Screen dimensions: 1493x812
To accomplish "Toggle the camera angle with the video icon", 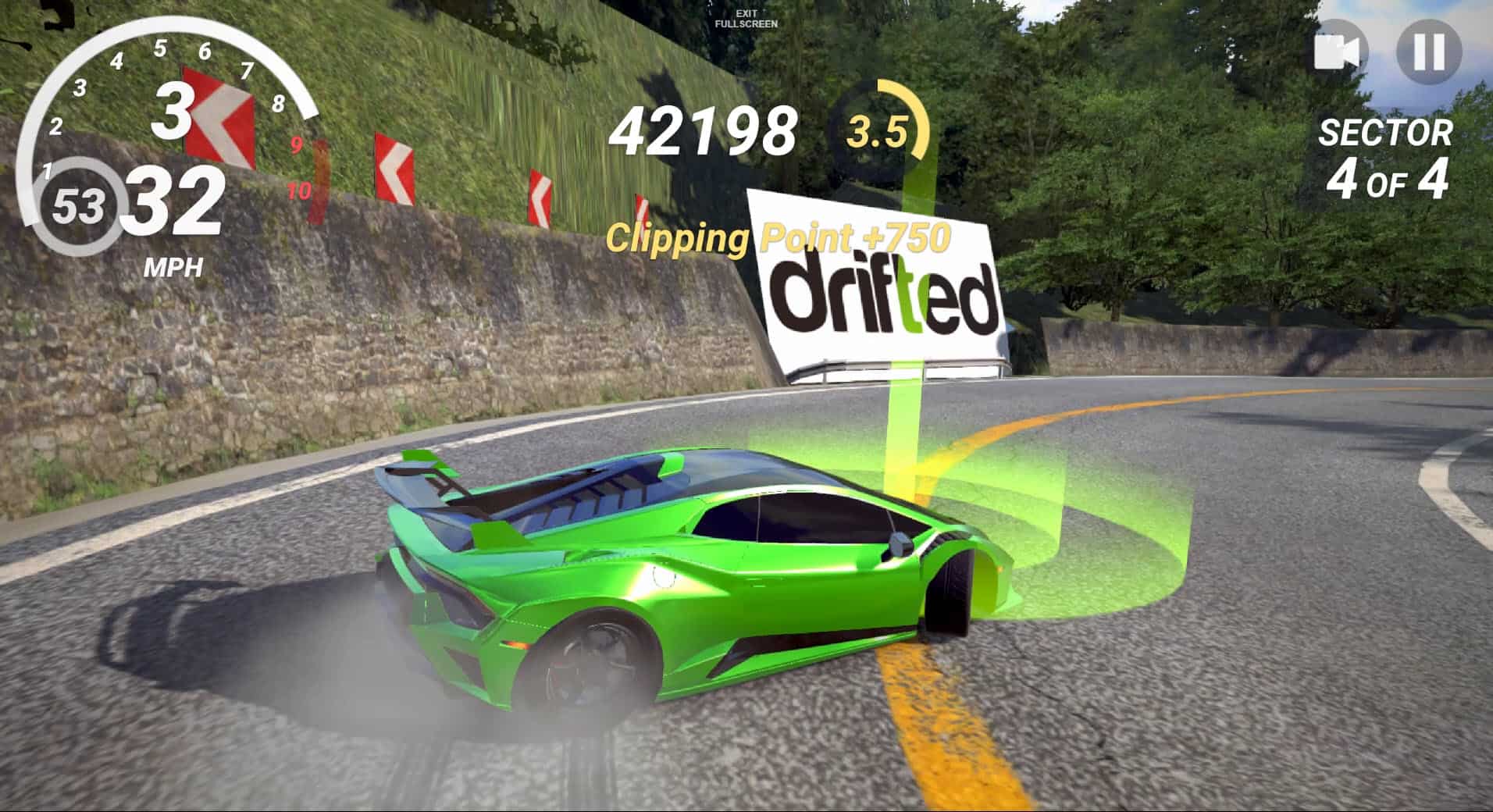I will pyautogui.click(x=1340, y=52).
